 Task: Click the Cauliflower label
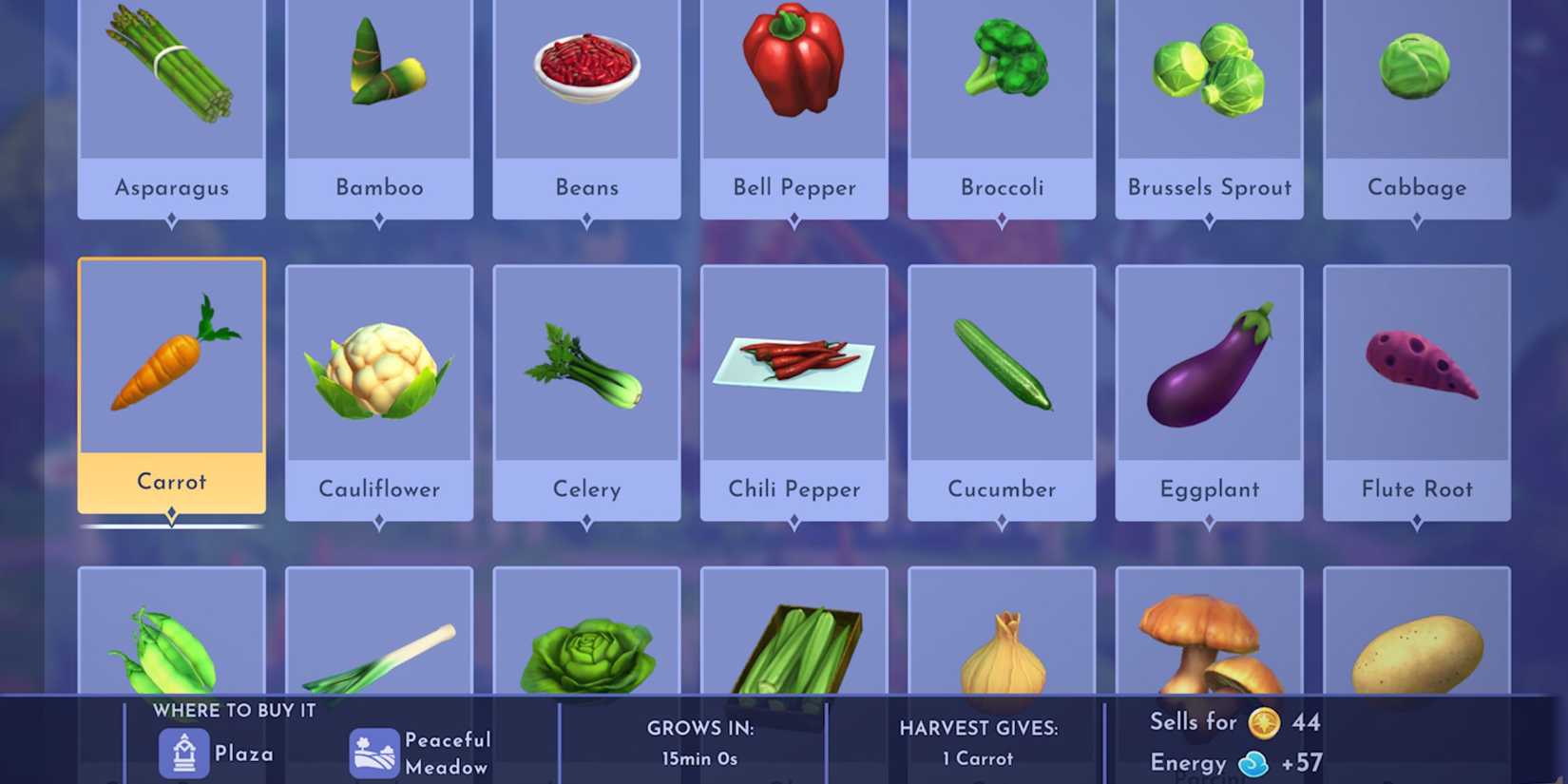click(x=379, y=488)
